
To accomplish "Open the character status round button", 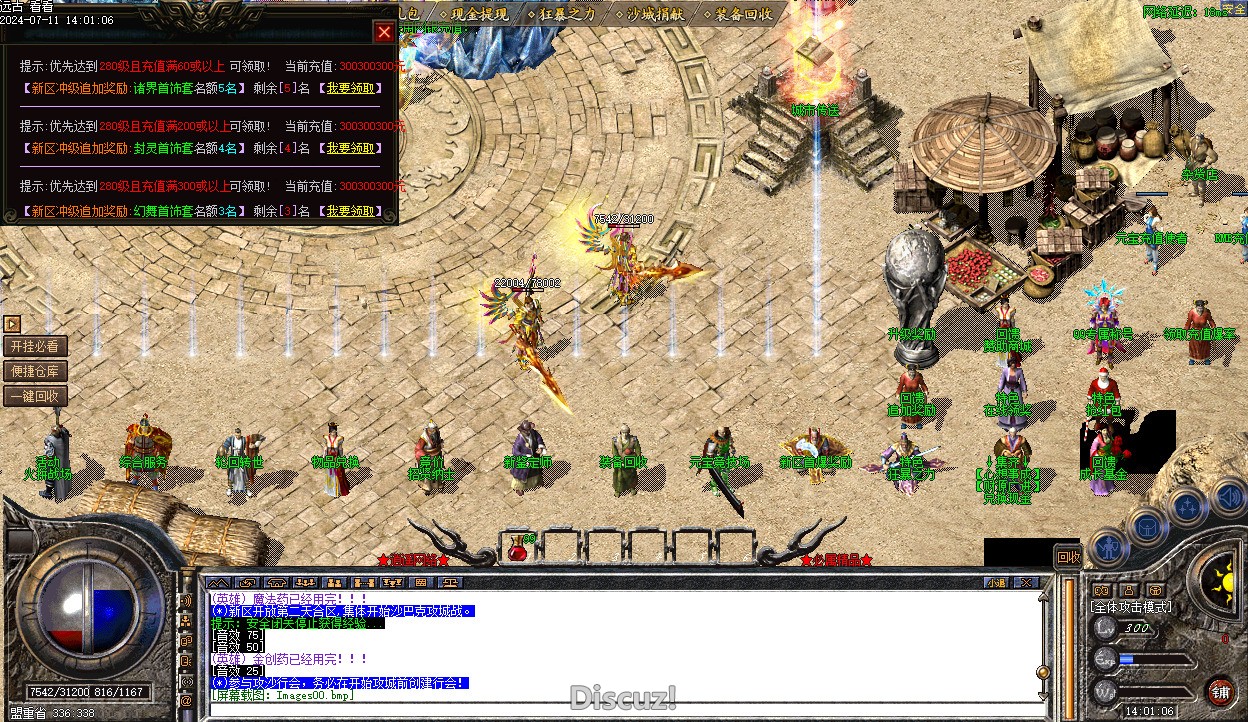I will click(1109, 546).
